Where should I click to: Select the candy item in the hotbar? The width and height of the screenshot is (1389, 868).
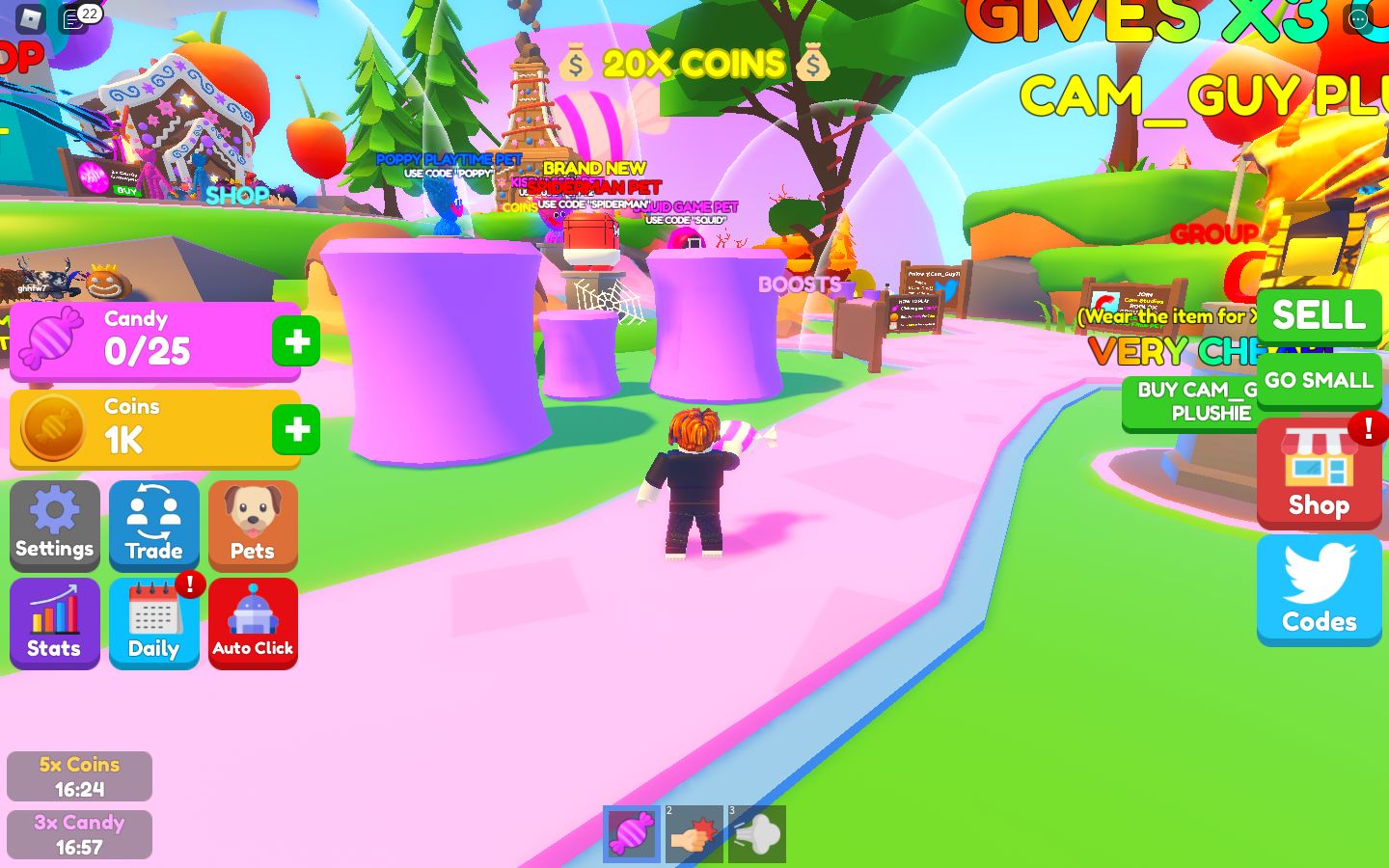pos(632,833)
